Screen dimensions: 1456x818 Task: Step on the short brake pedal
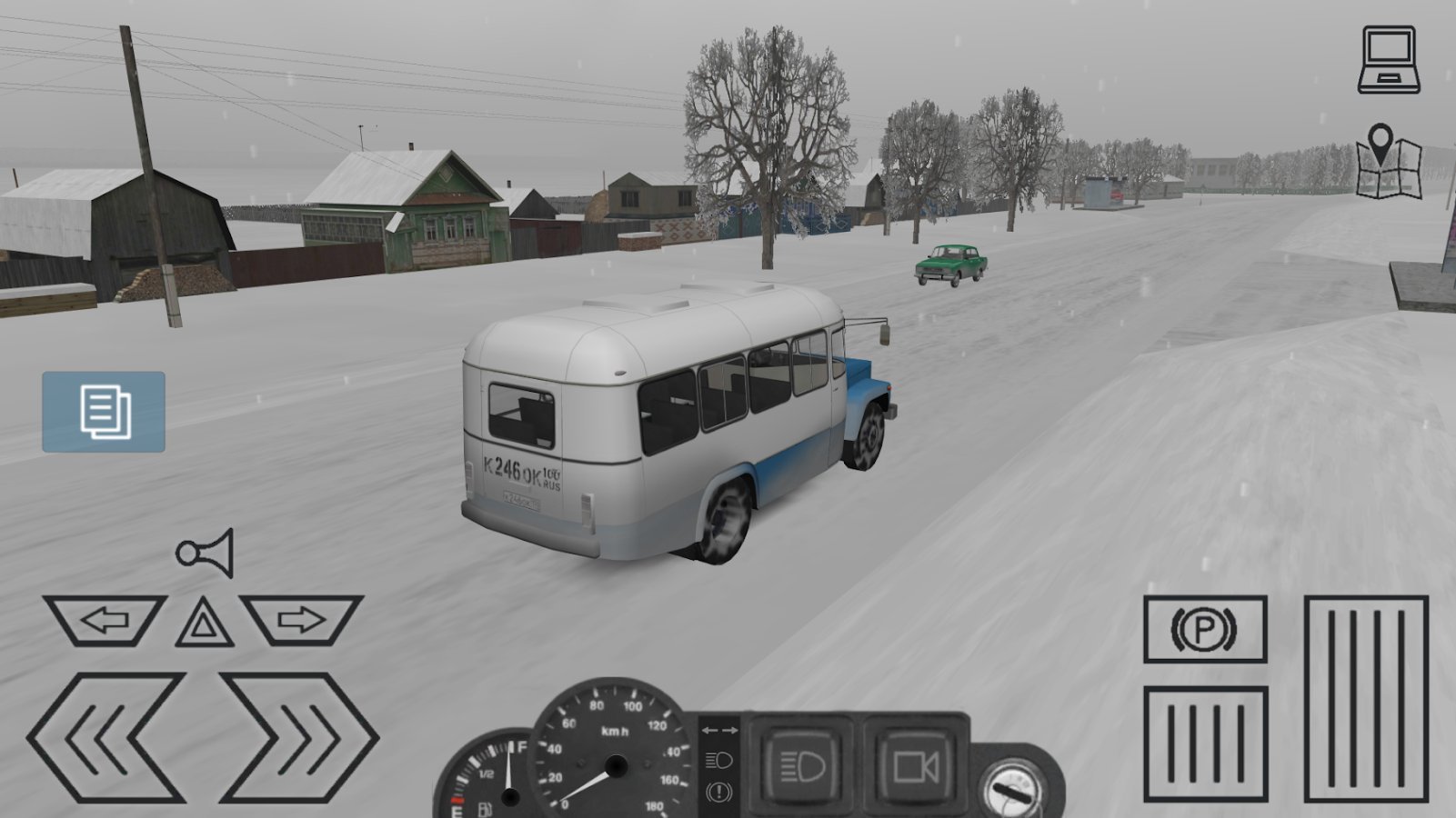tap(1205, 746)
